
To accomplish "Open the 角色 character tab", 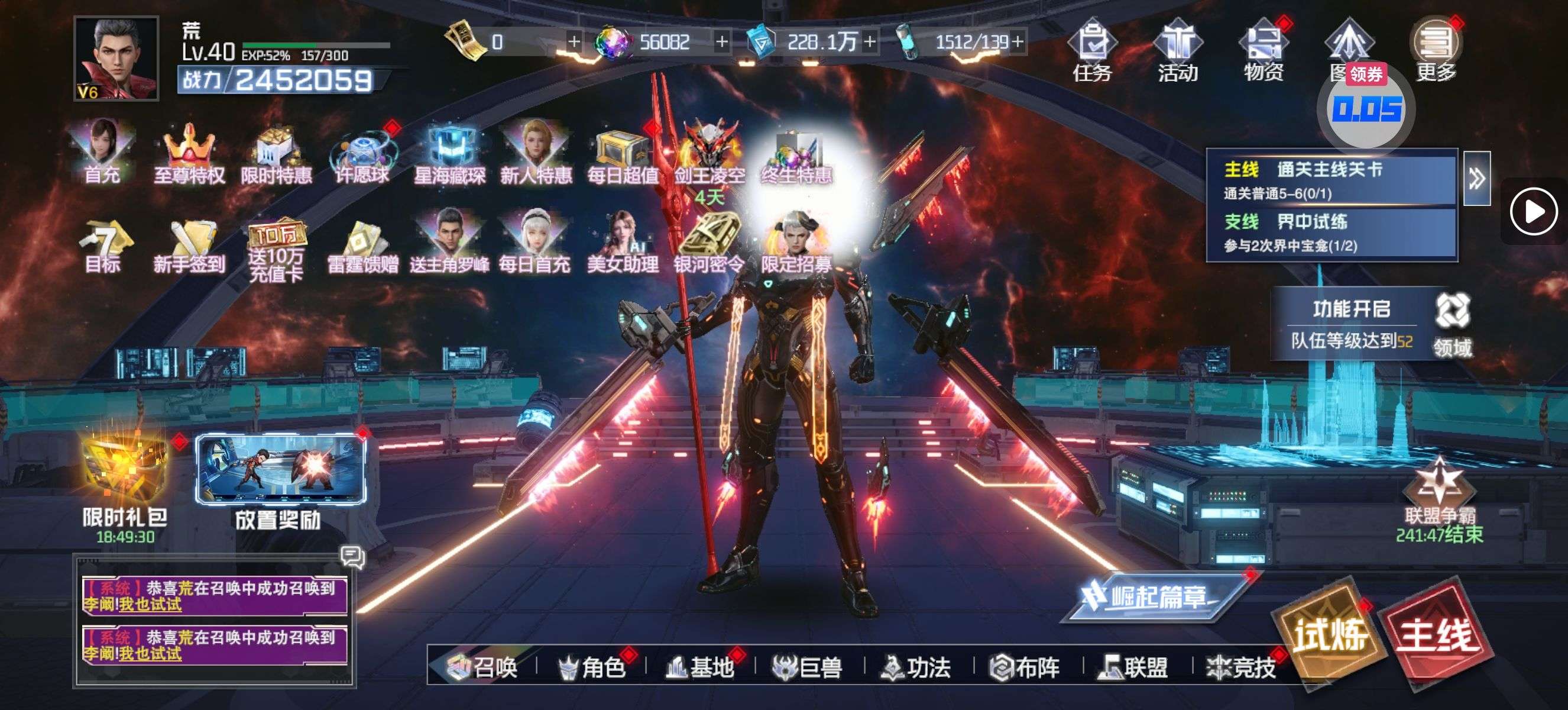I will [592, 667].
